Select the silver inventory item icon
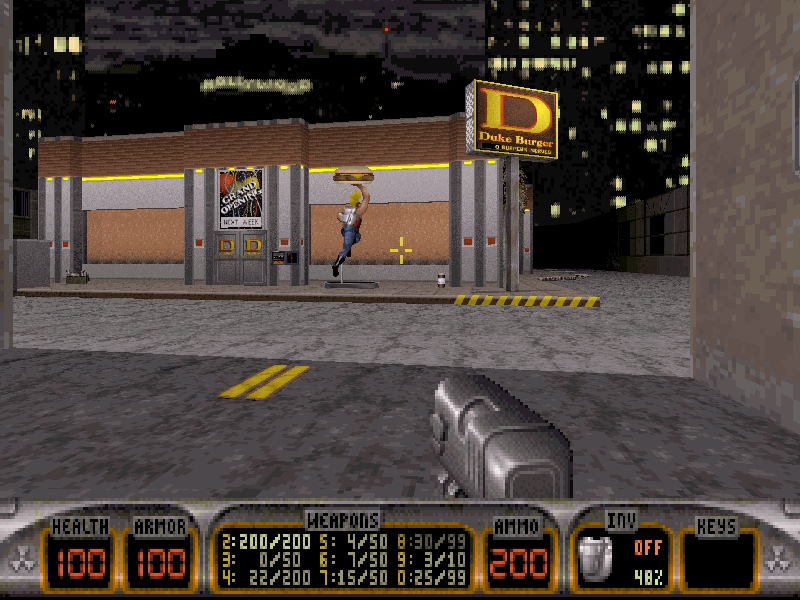800x600 pixels. [x=597, y=558]
